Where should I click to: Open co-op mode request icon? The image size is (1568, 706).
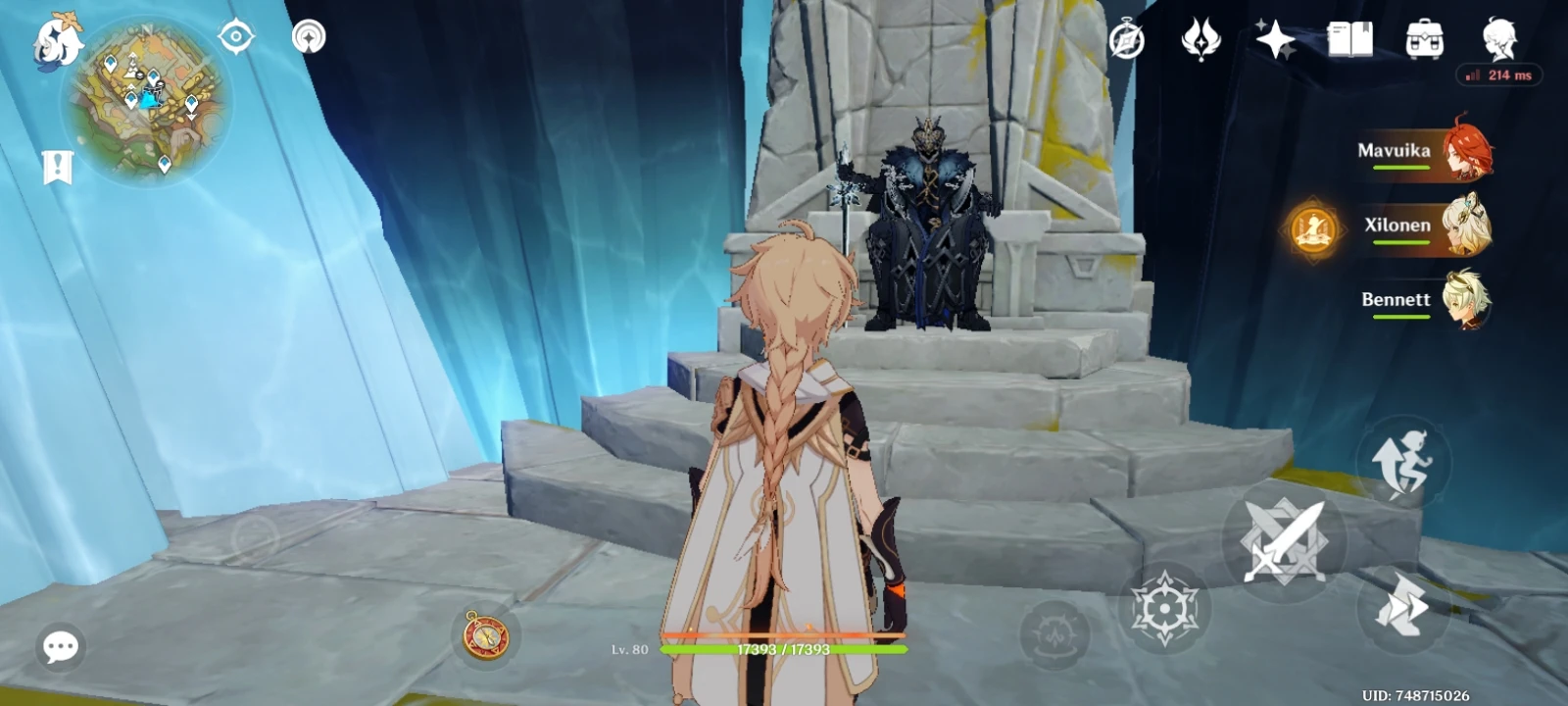tap(309, 39)
